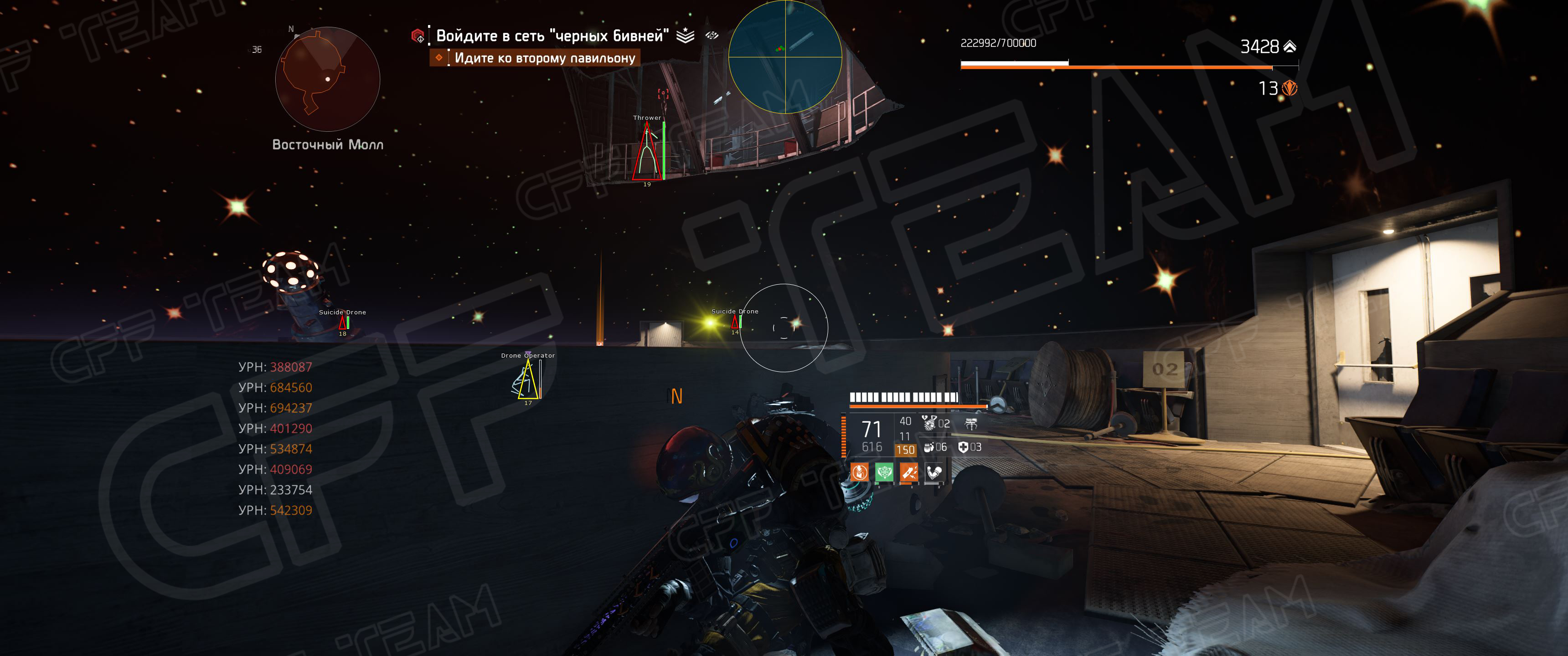This screenshot has height=656, width=1568.
Task: Select the mechanical arm specialization icon
Action: pyautogui.click(x=934, y=471)
